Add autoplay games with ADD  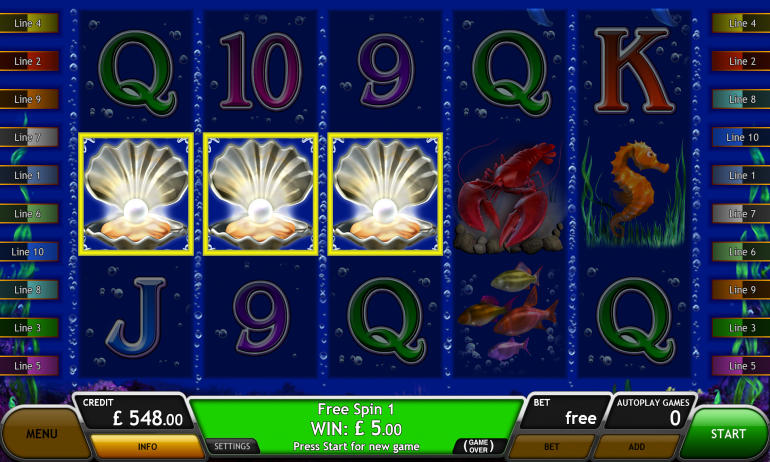coord(636,446)
